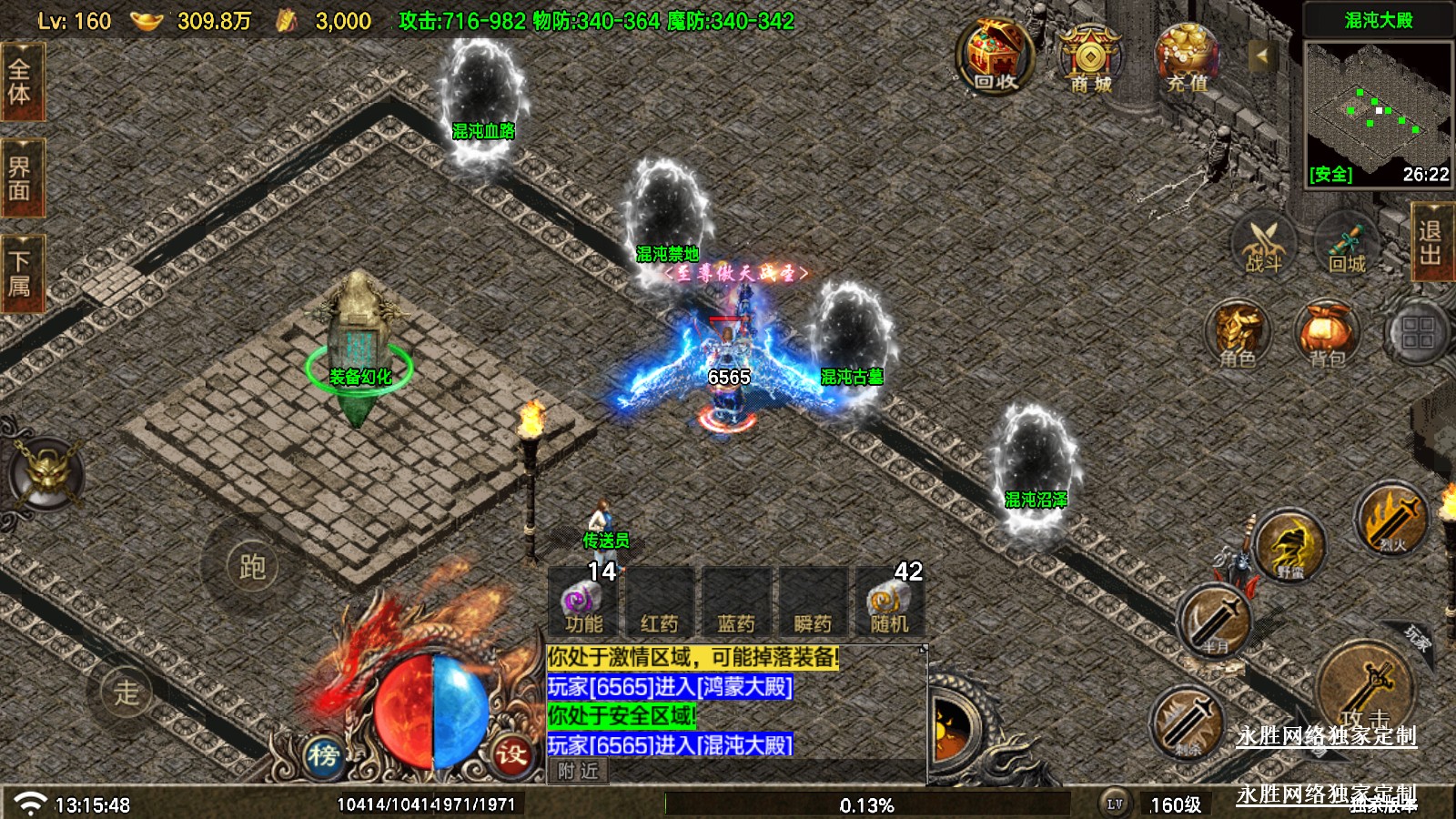
Task: Open the 角色 character sheet
Action: point(1238,334)
